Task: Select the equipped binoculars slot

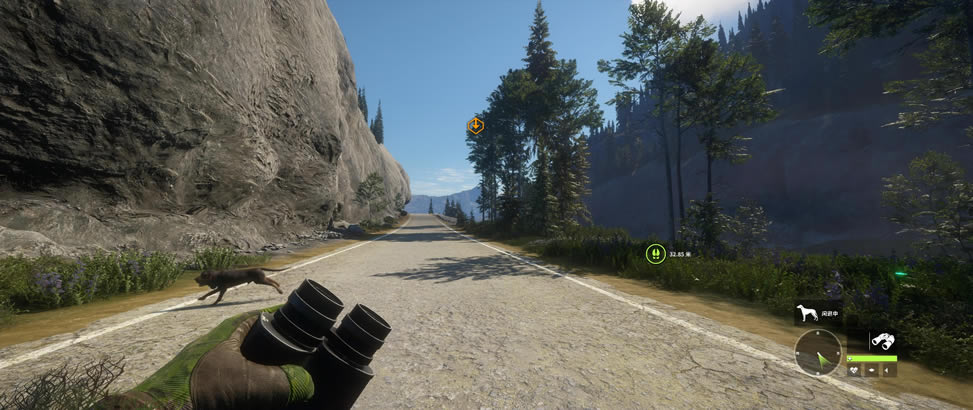Action: tap(881, 340)
